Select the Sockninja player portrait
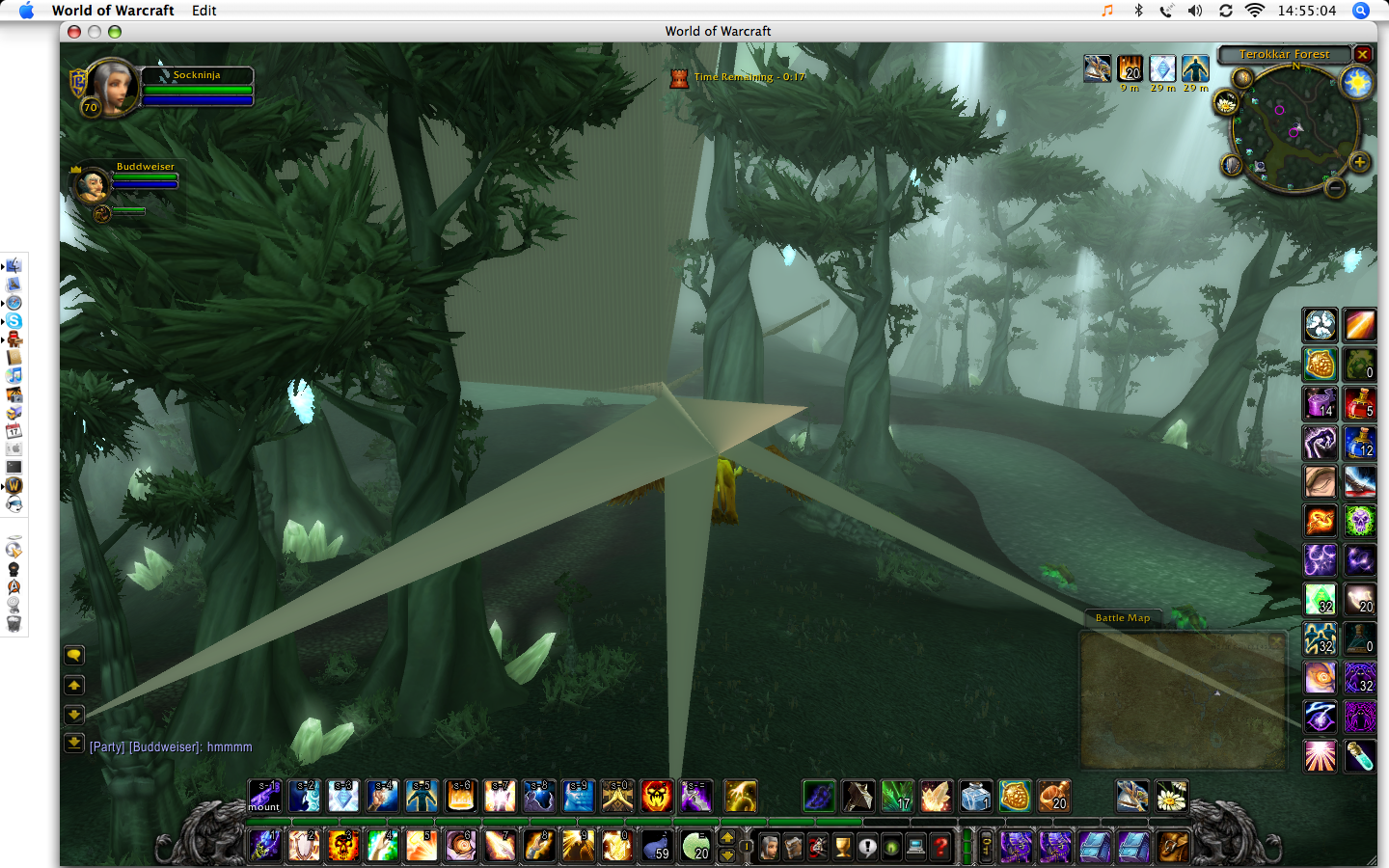 (112, 87)
